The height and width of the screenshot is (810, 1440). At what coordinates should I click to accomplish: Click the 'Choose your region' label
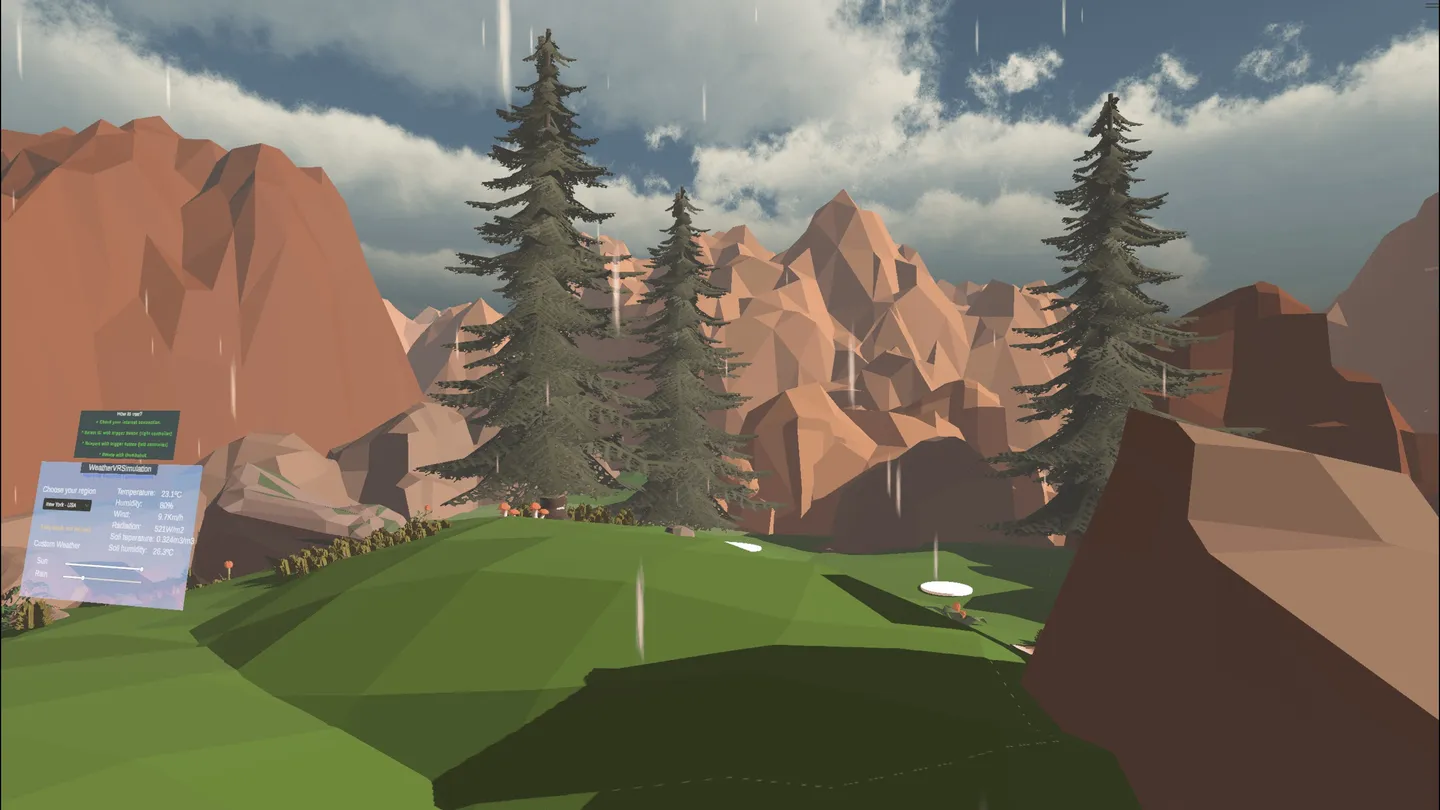click(x=69, y=490)
